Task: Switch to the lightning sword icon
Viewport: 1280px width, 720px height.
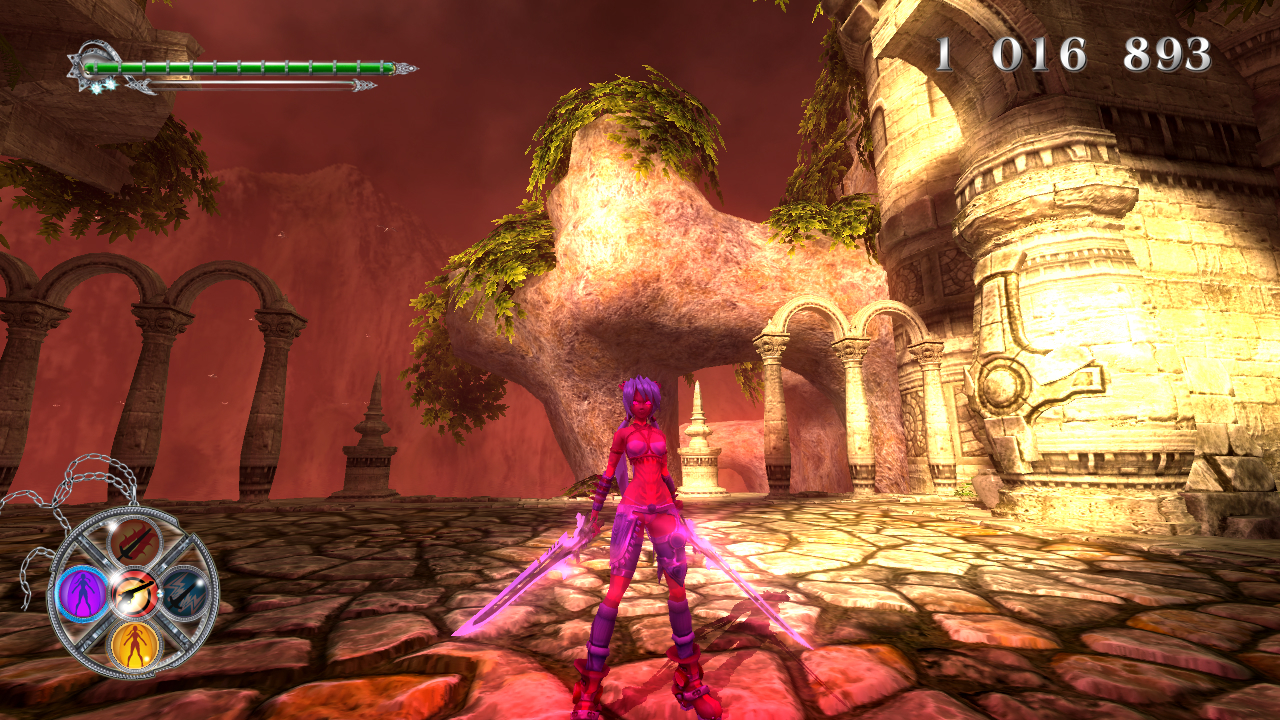Action: coord(185,593)
